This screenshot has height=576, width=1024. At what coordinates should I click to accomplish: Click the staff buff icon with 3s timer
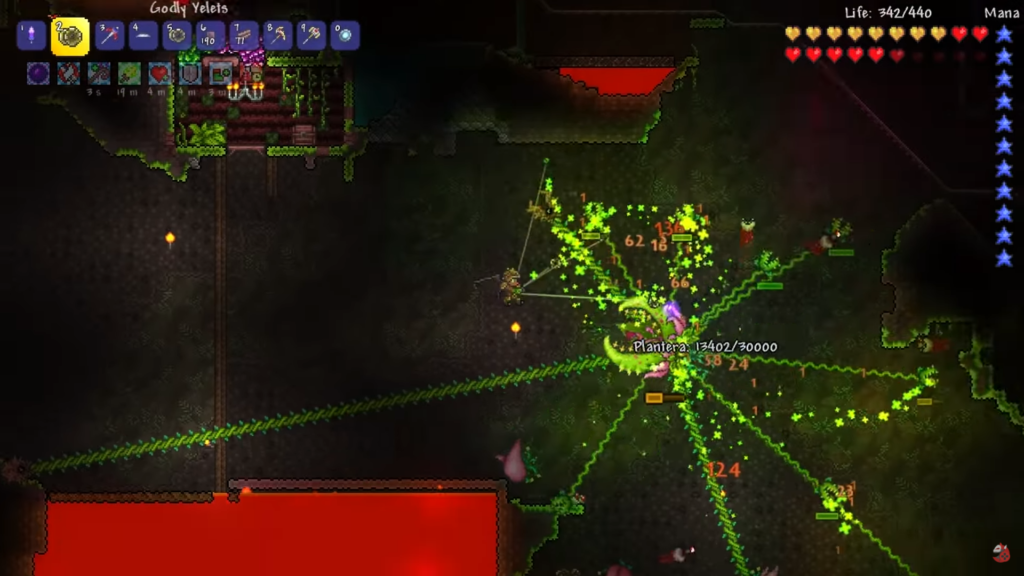pos(99,73)
